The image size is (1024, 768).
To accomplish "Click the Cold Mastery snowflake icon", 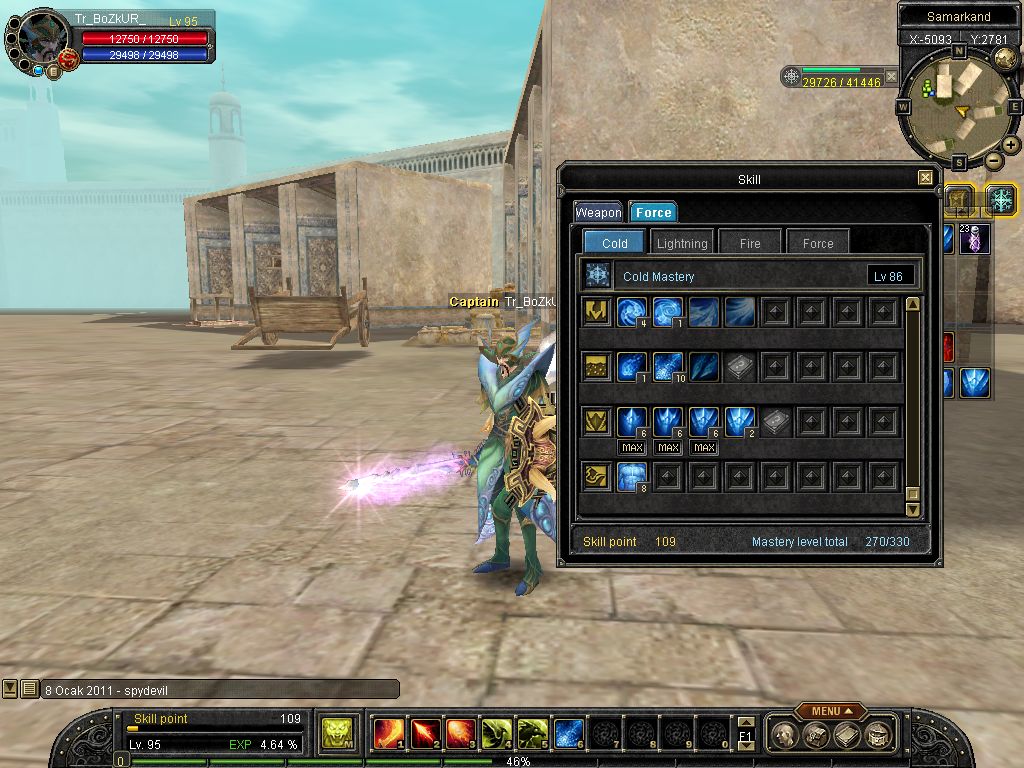I will pos(598,276).
